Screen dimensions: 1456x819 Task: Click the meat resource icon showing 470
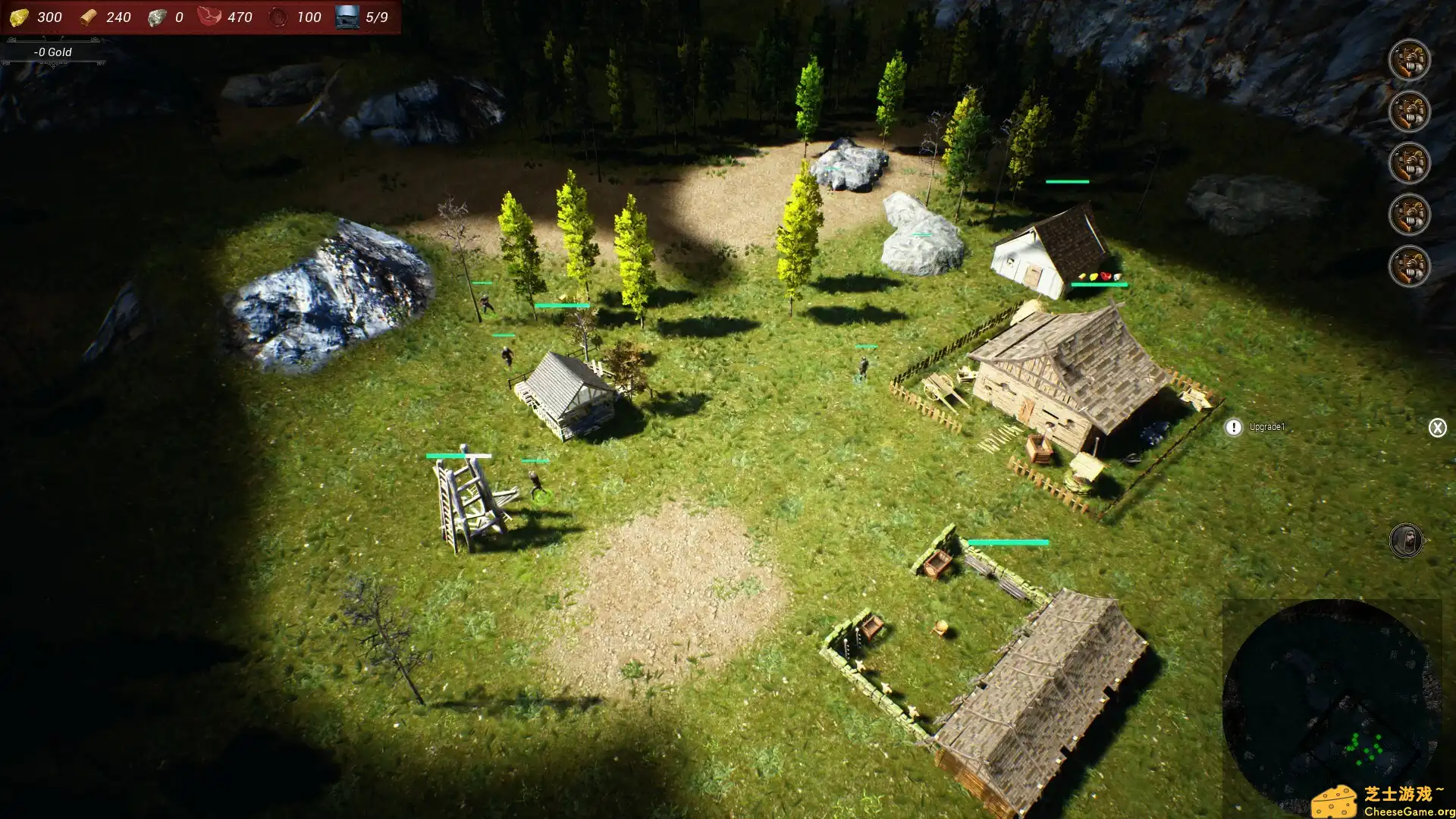pyautogui.click(x=210, y=17)
